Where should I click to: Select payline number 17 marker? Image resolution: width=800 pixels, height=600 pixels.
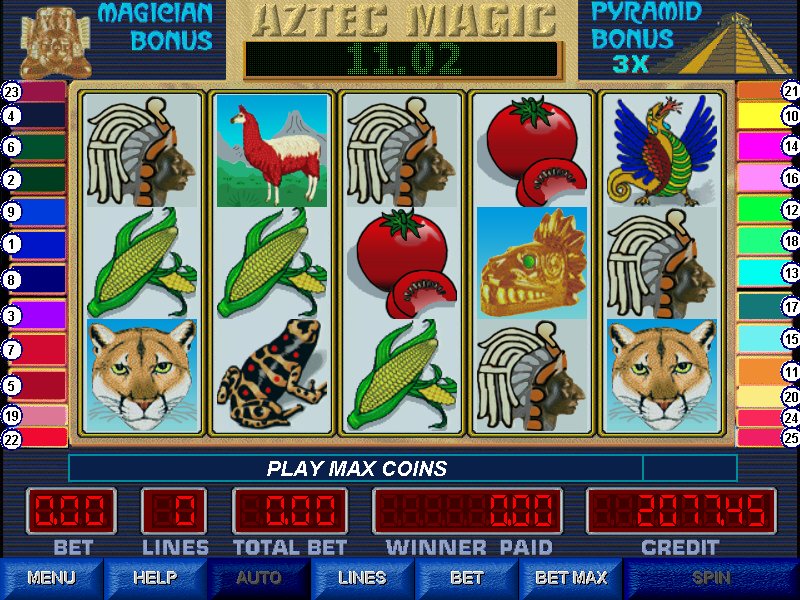coord(790,307)
